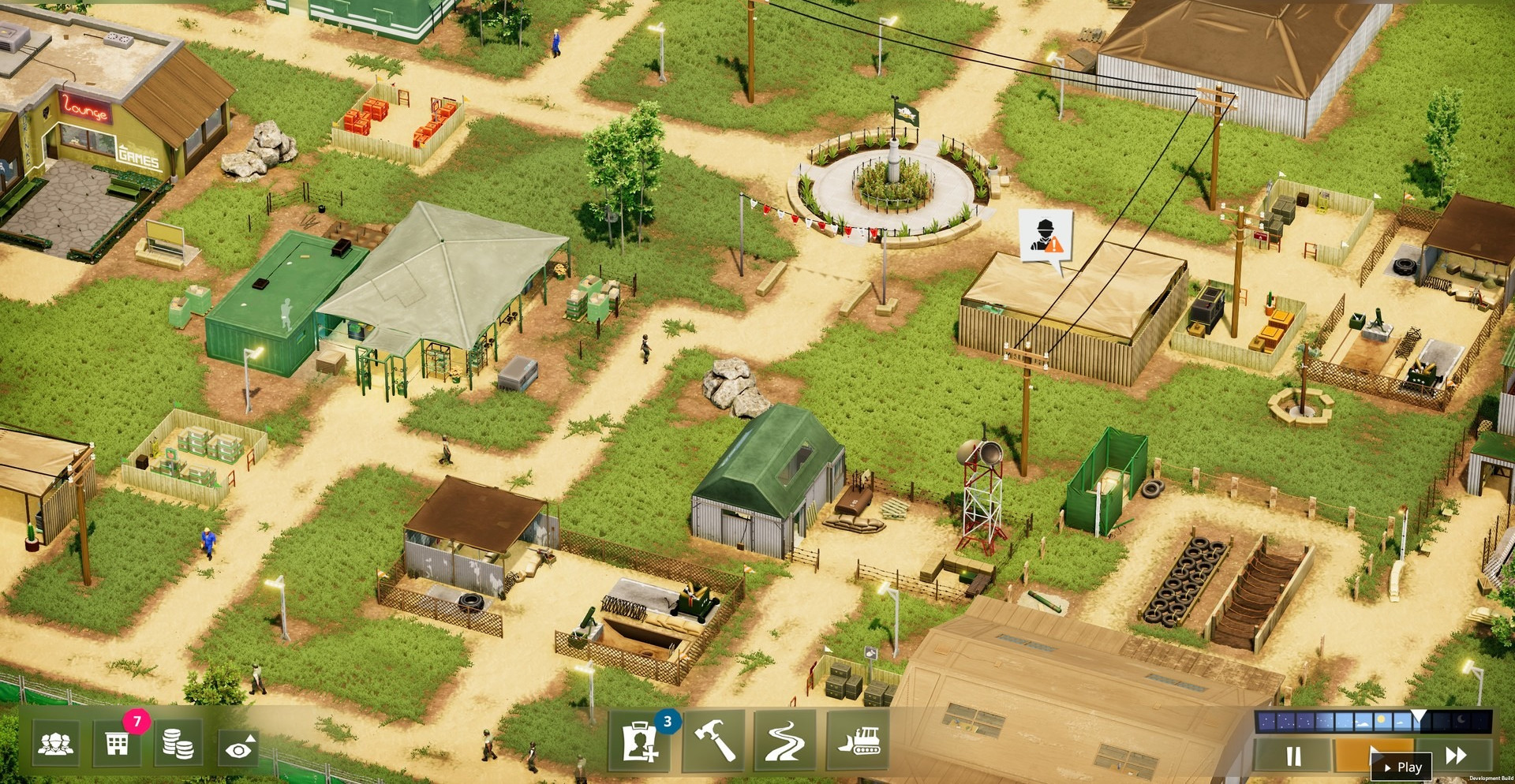
Task: Click the orange Play speed button
Action: pyautogui.click(x=1373, y=756)
